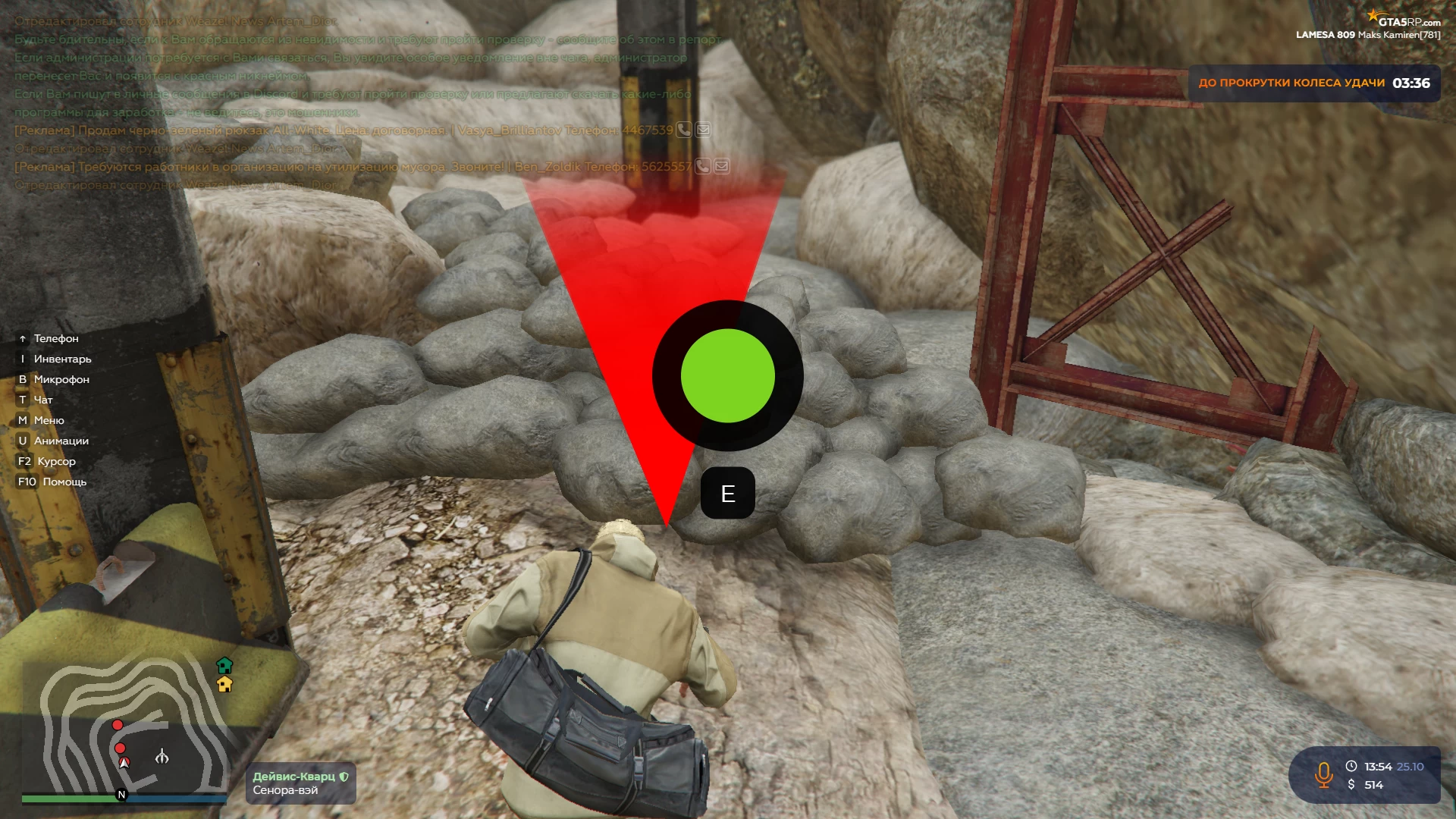
Task: Open the minimap
Action: tap(125, 728)
